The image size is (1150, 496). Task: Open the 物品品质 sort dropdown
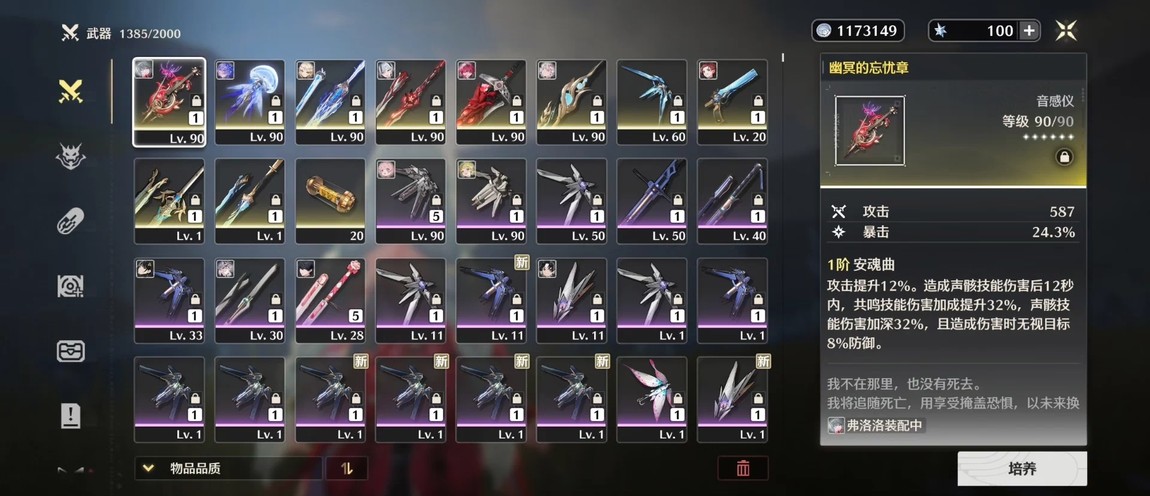click(230, 468)
